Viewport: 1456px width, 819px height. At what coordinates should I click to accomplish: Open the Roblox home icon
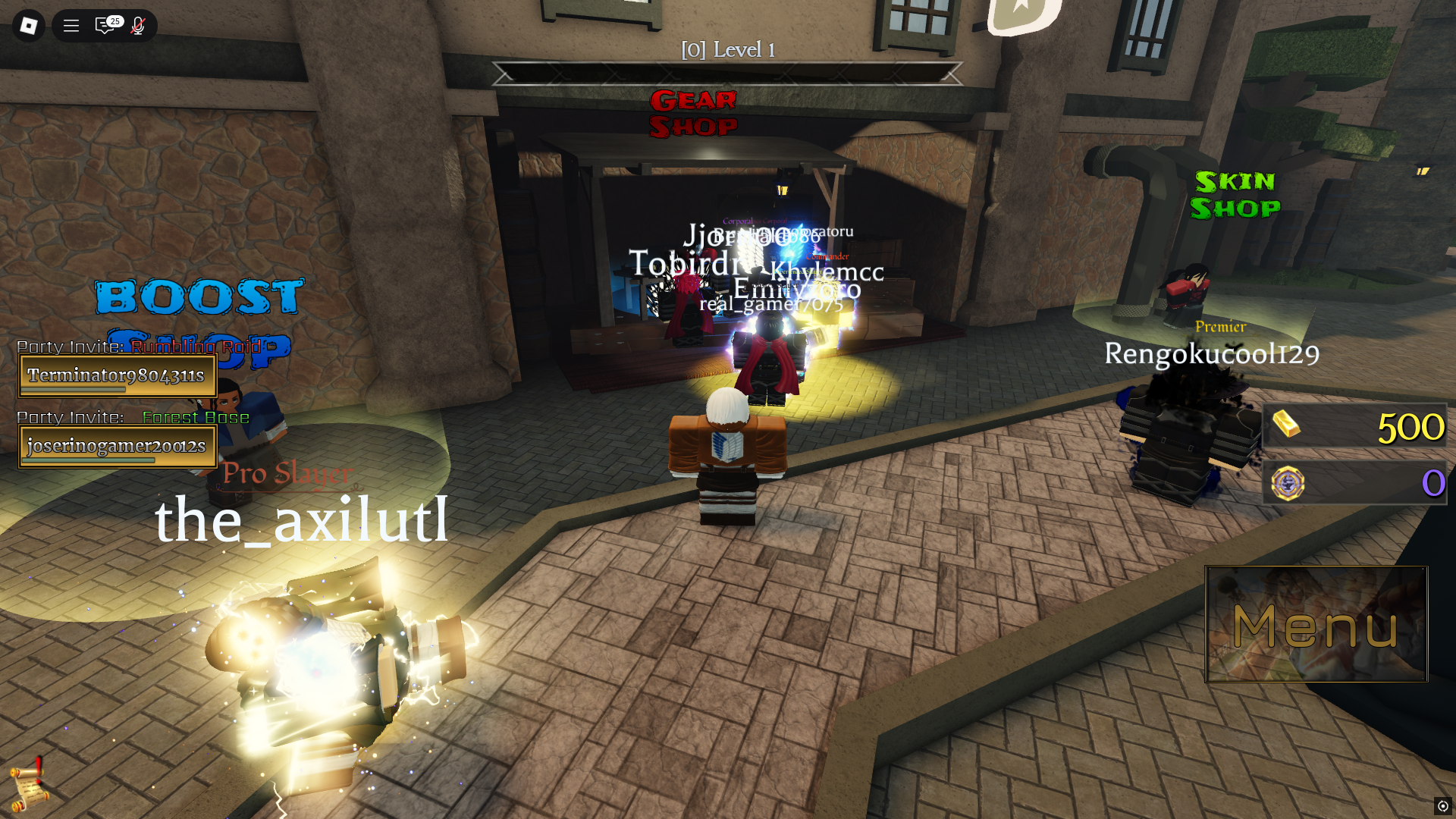click(28, 26)
